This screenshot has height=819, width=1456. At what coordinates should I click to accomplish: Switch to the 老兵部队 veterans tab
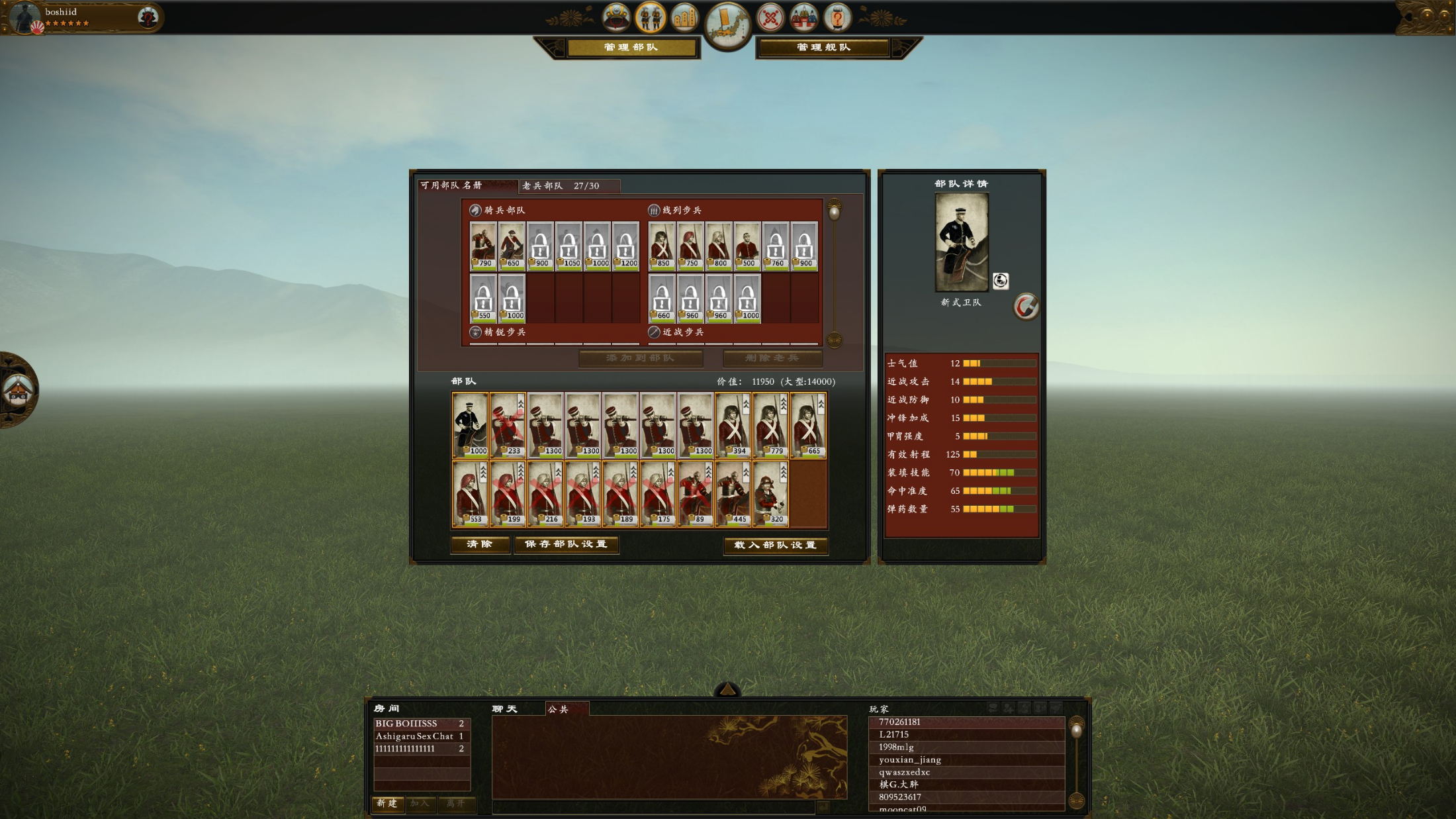click(x=569, y=186)
